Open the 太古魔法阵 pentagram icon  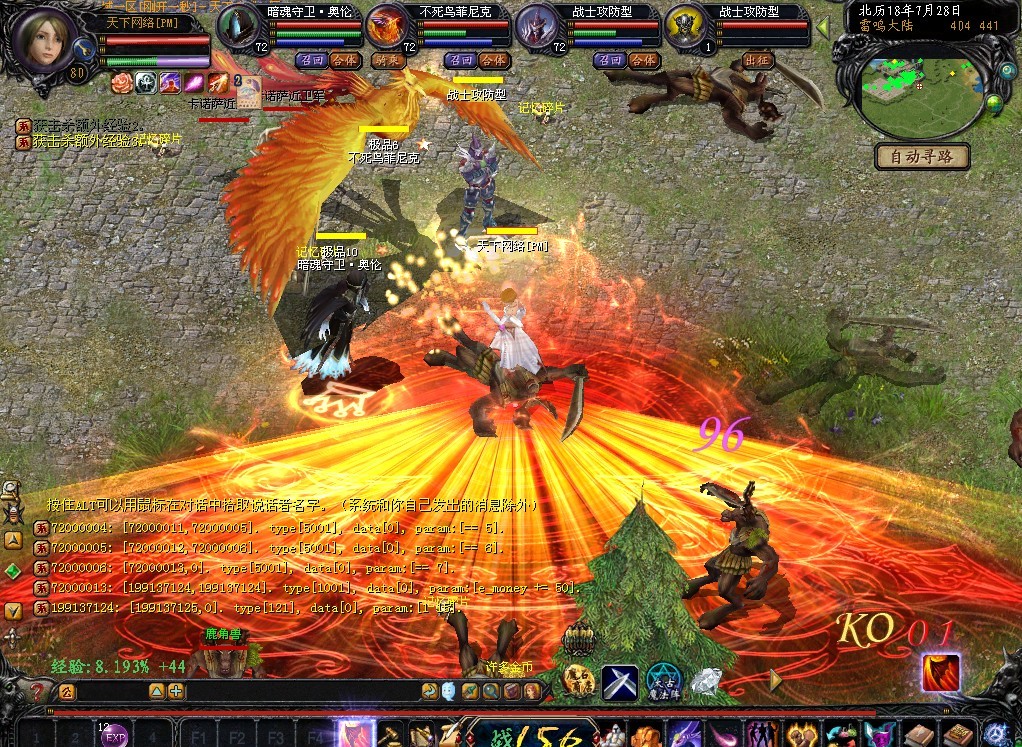(663, 681)
